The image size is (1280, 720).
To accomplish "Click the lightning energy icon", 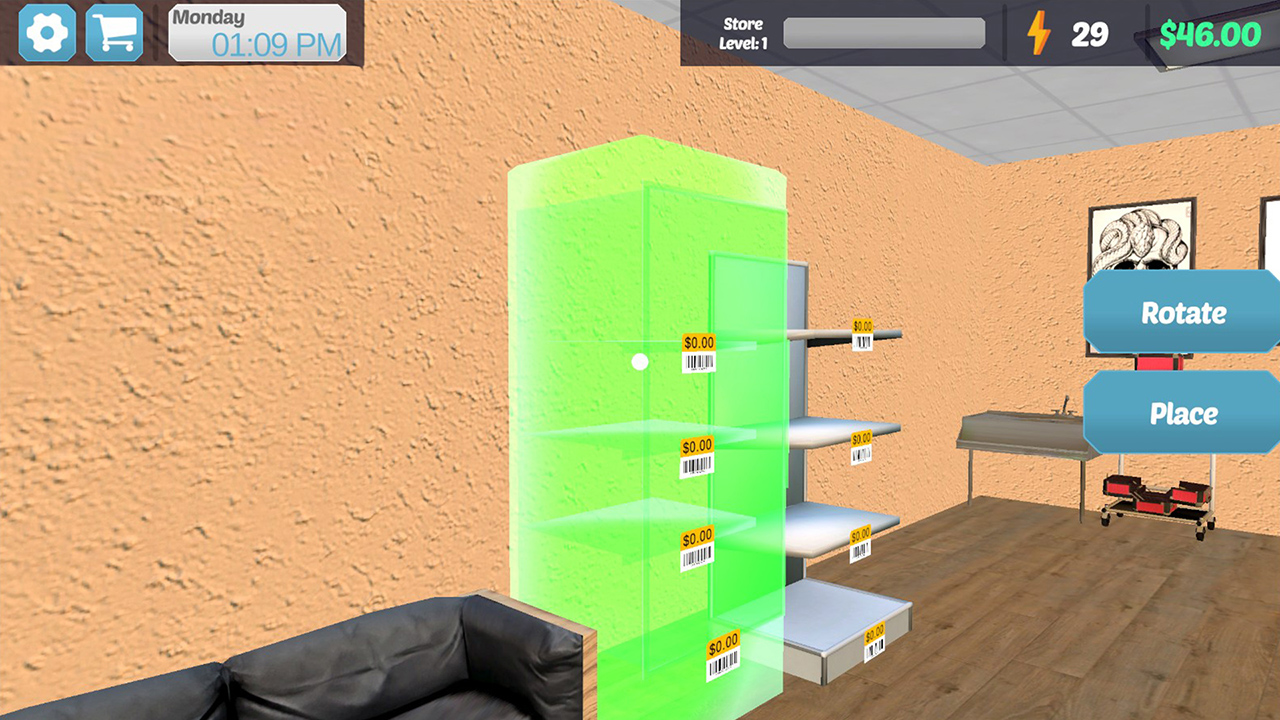I will coord(1040,33).
